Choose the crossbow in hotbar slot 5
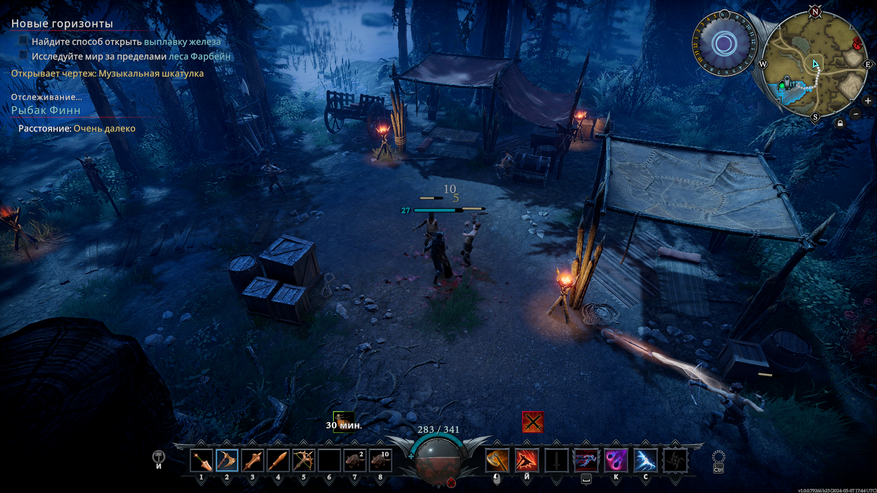Screen dimensions: 877x493 303,460
